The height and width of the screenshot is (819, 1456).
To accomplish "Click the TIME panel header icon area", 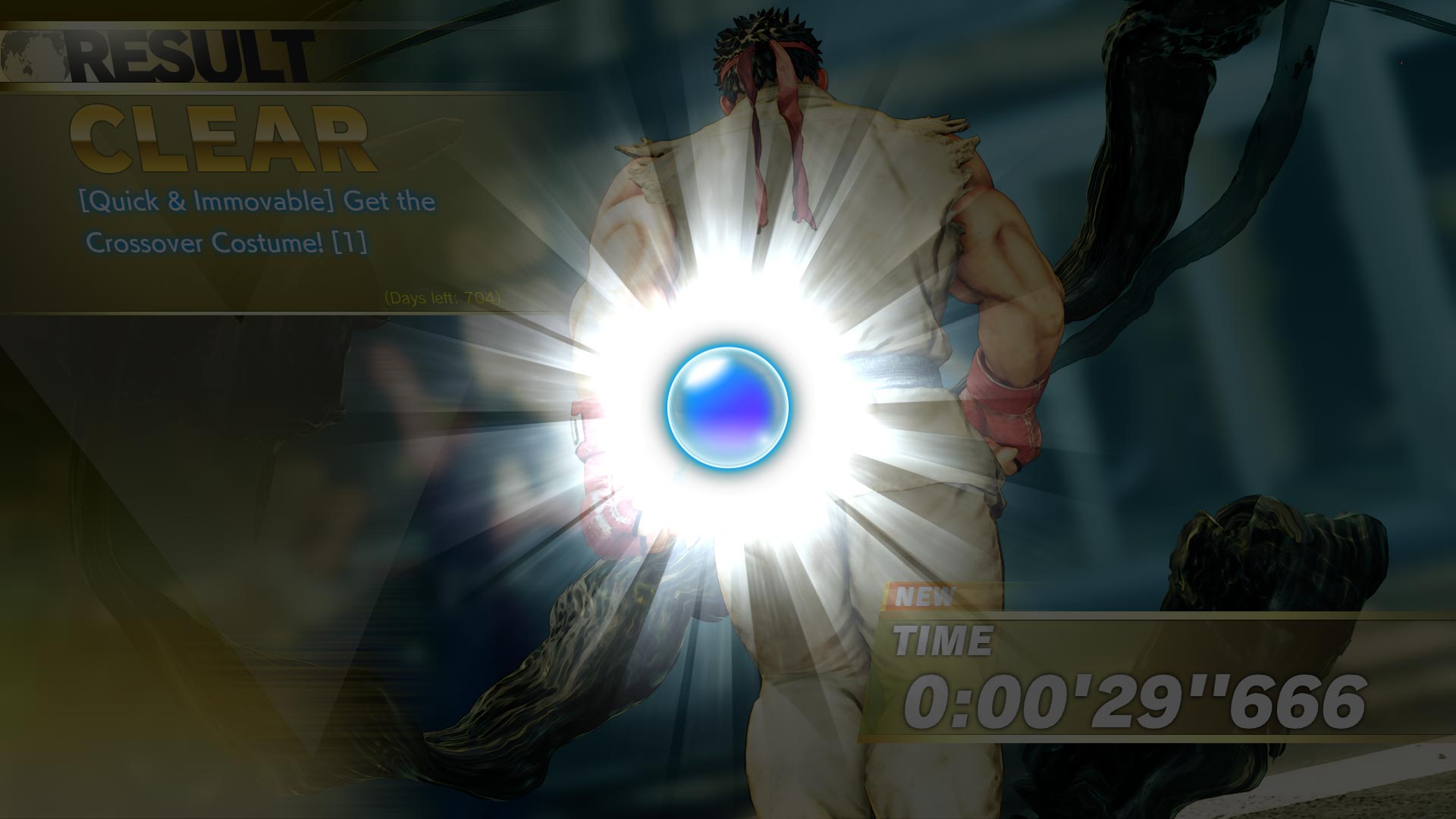I will 940,641.
